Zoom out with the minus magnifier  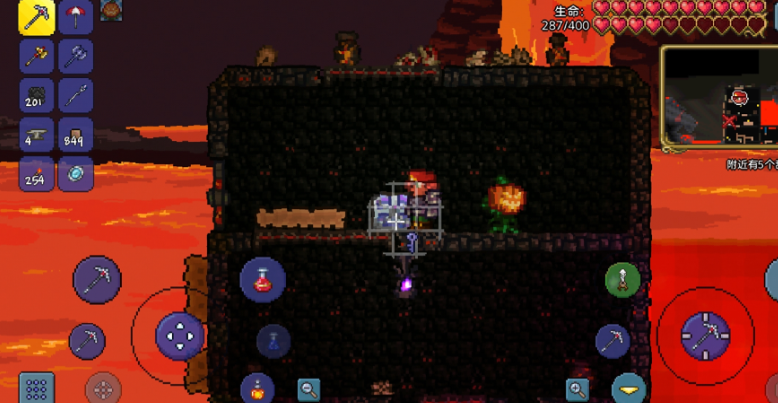tap(309, 389)
